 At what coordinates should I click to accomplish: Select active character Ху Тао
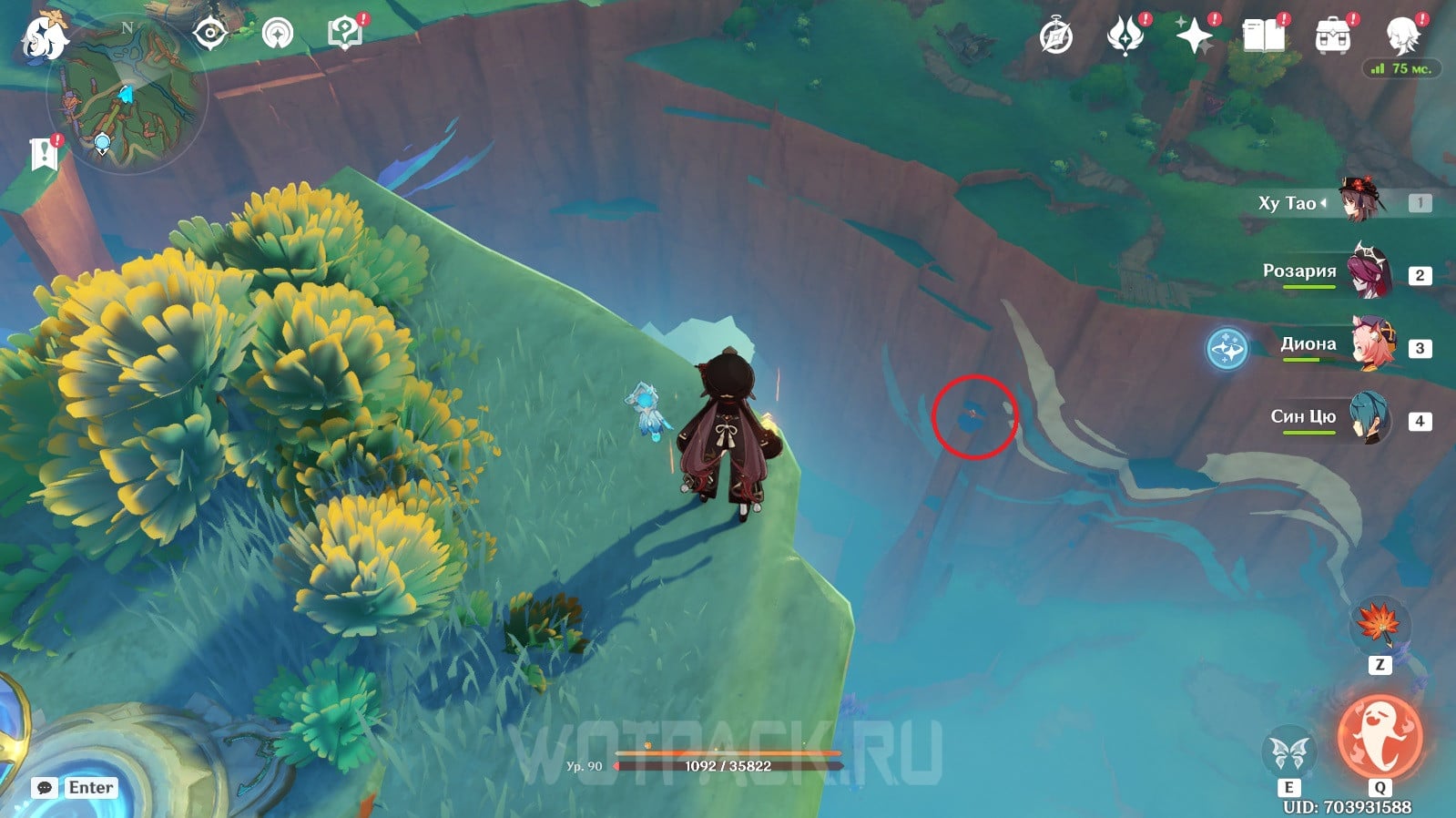[x=1363, y=202]
